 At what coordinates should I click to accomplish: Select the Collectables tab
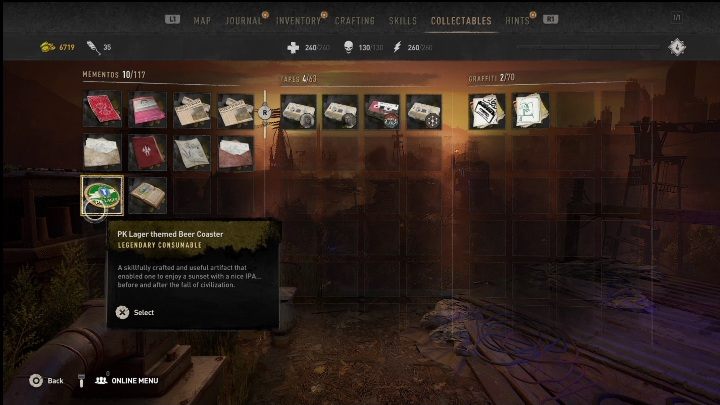point(461,20)
